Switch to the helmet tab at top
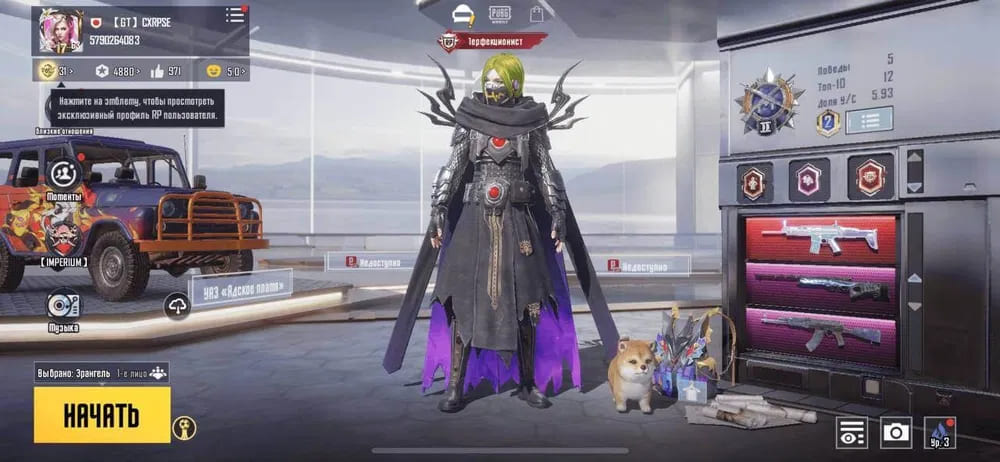Screen dimensions: 1000x462 click(x=462, y=14)
